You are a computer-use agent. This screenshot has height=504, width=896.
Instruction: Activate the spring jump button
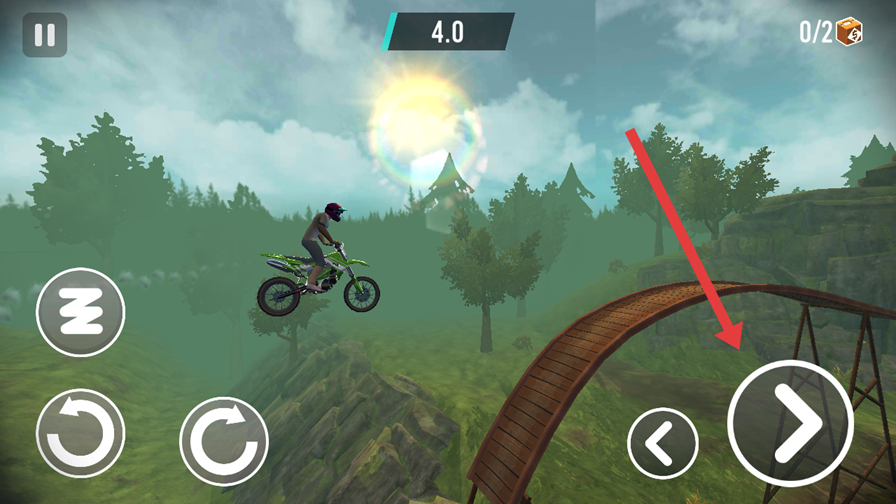[x=80, y=312]
